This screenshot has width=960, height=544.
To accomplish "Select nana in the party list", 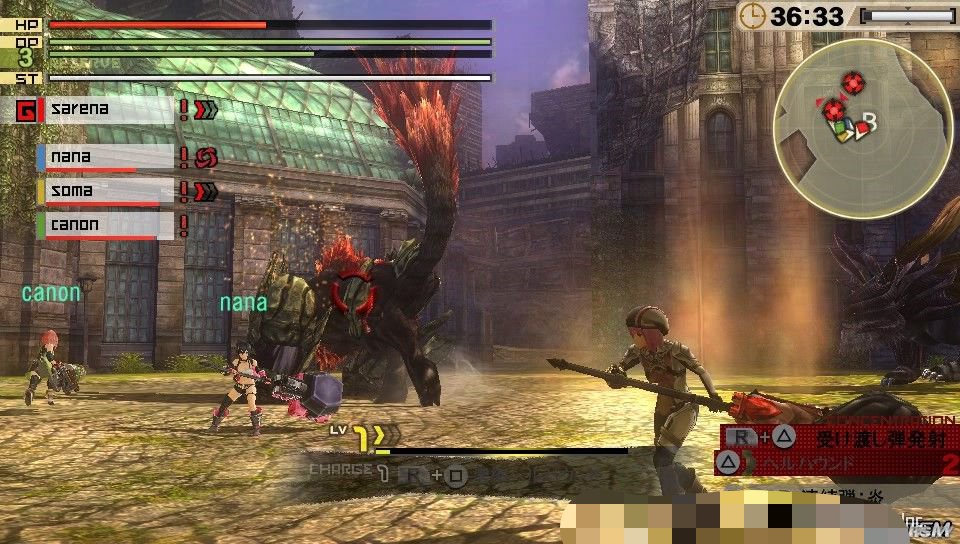I will (105, 157).
